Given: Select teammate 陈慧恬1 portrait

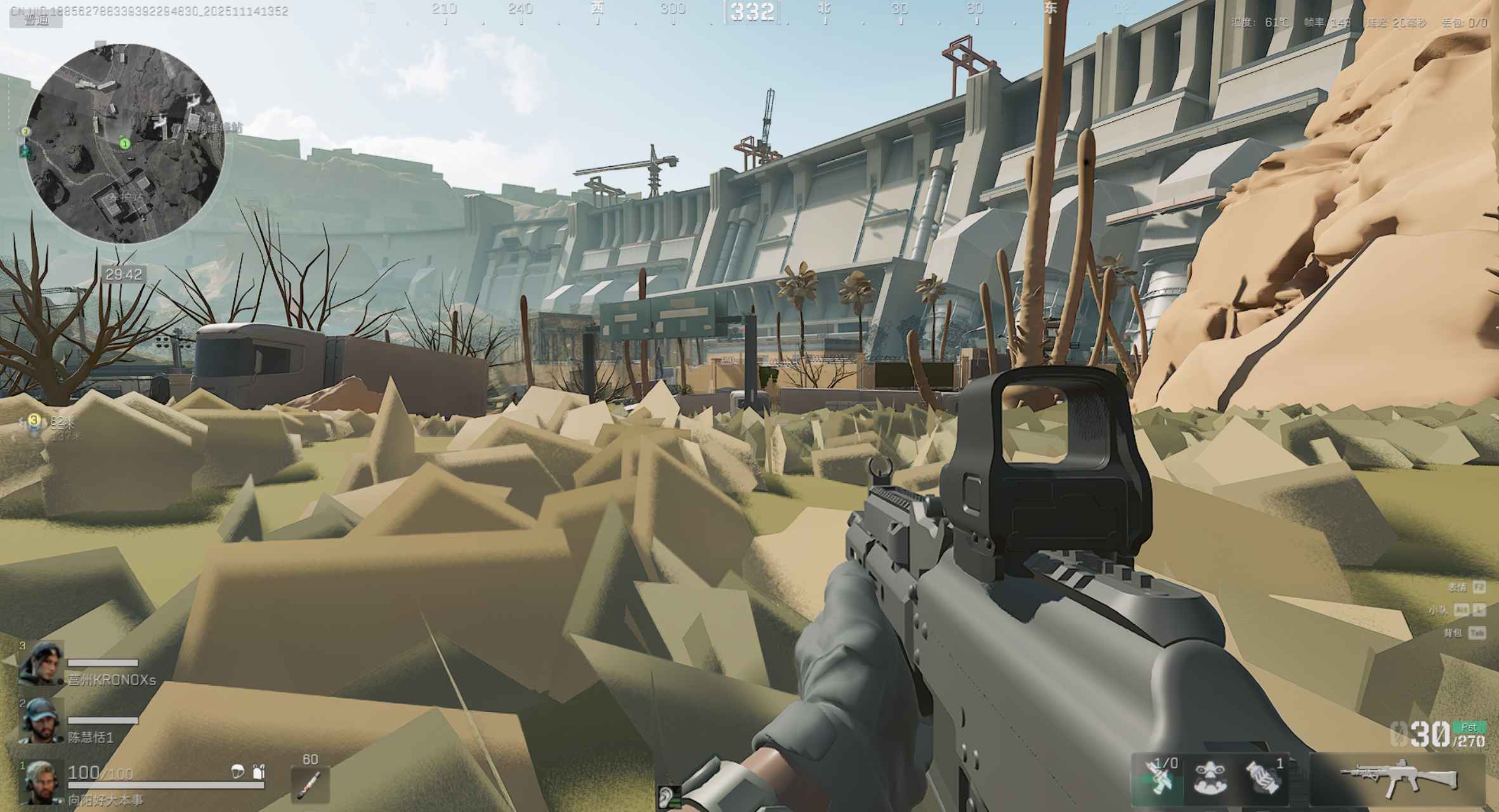Looking at the screenshot, I should pyautogui.click(x=41, y=721).
